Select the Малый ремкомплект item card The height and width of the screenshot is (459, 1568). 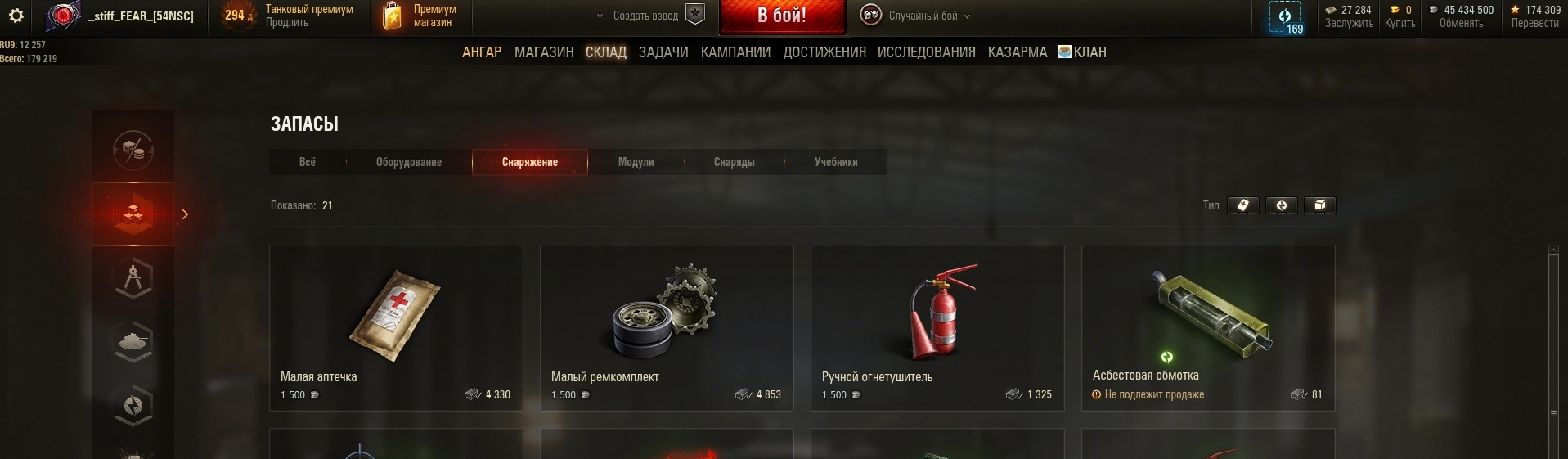667,327
